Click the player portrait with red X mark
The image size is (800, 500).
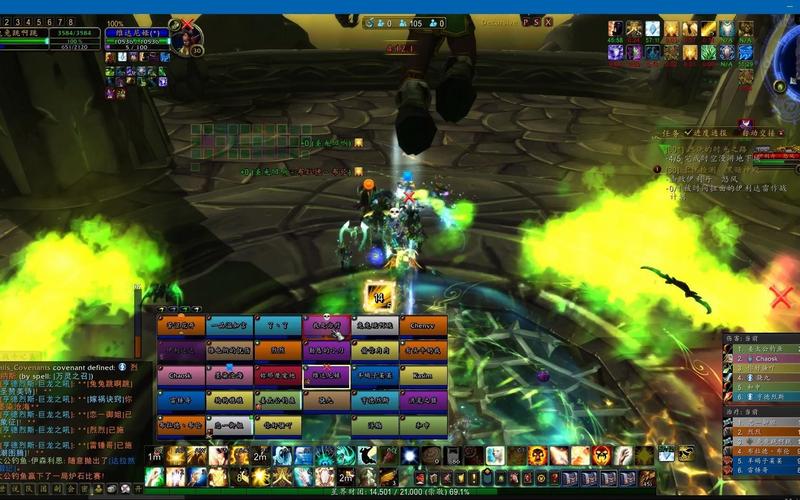[x=184, y=38]
